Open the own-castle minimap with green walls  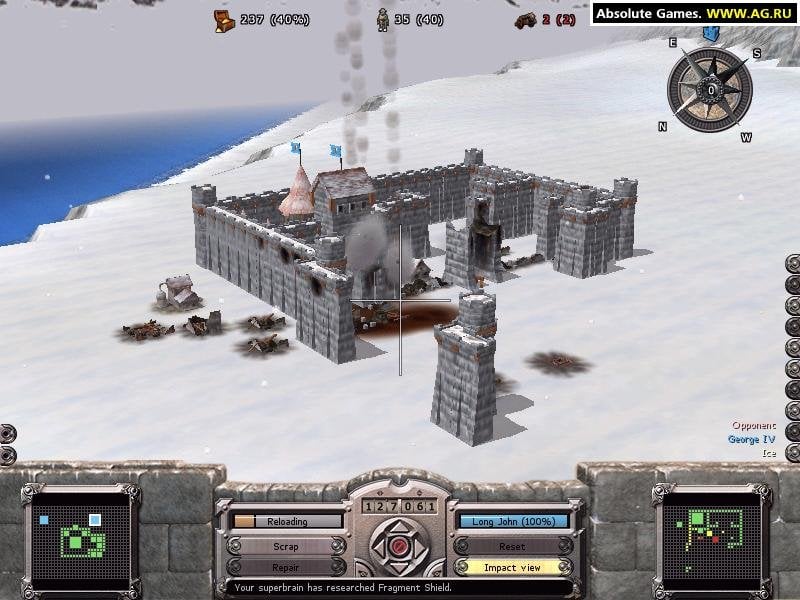pyautogui.click(x=82, y=538)
